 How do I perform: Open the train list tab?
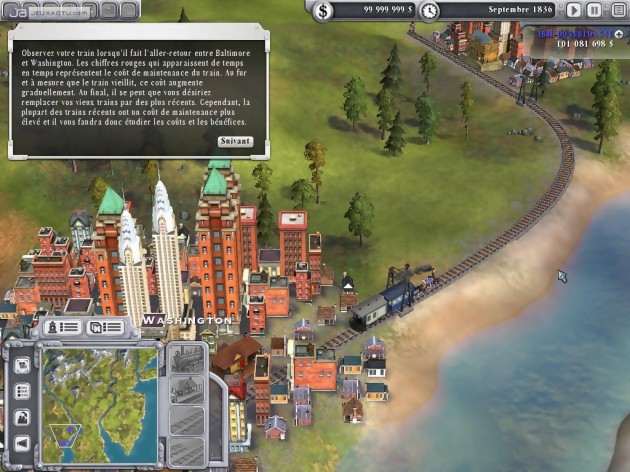[x=61, y=327]
